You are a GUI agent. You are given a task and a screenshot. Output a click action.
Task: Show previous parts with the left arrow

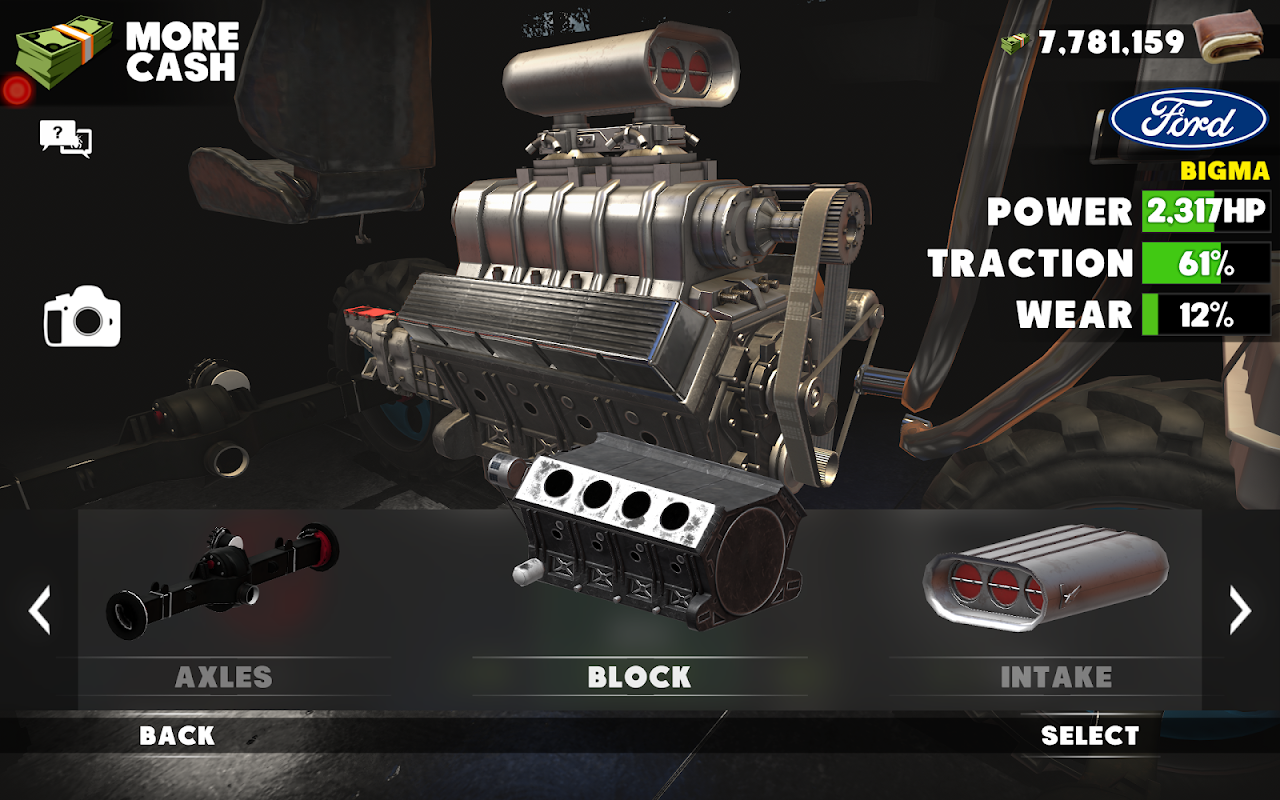tap(40, 610)
